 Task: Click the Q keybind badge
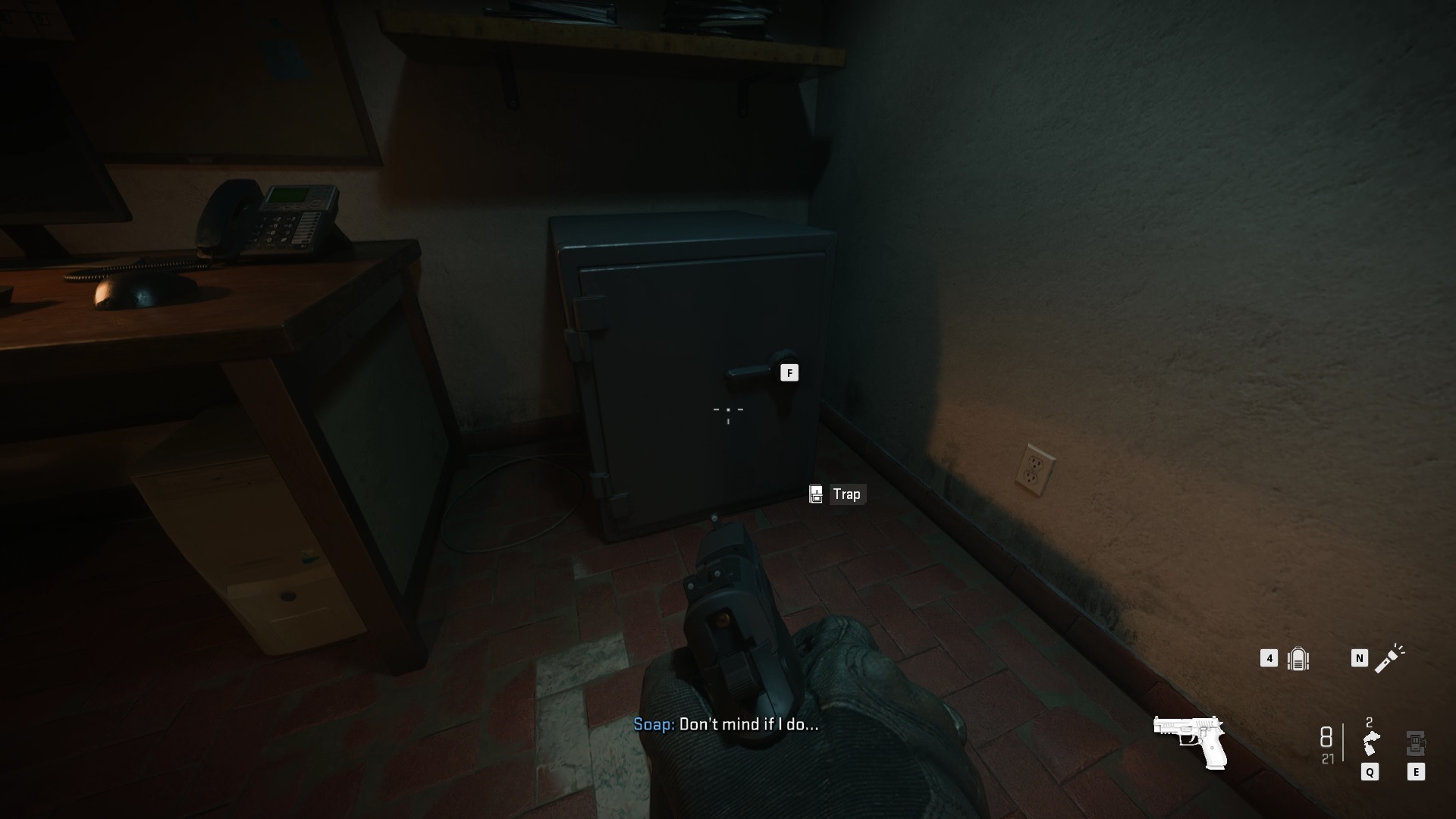point(1370,773)
